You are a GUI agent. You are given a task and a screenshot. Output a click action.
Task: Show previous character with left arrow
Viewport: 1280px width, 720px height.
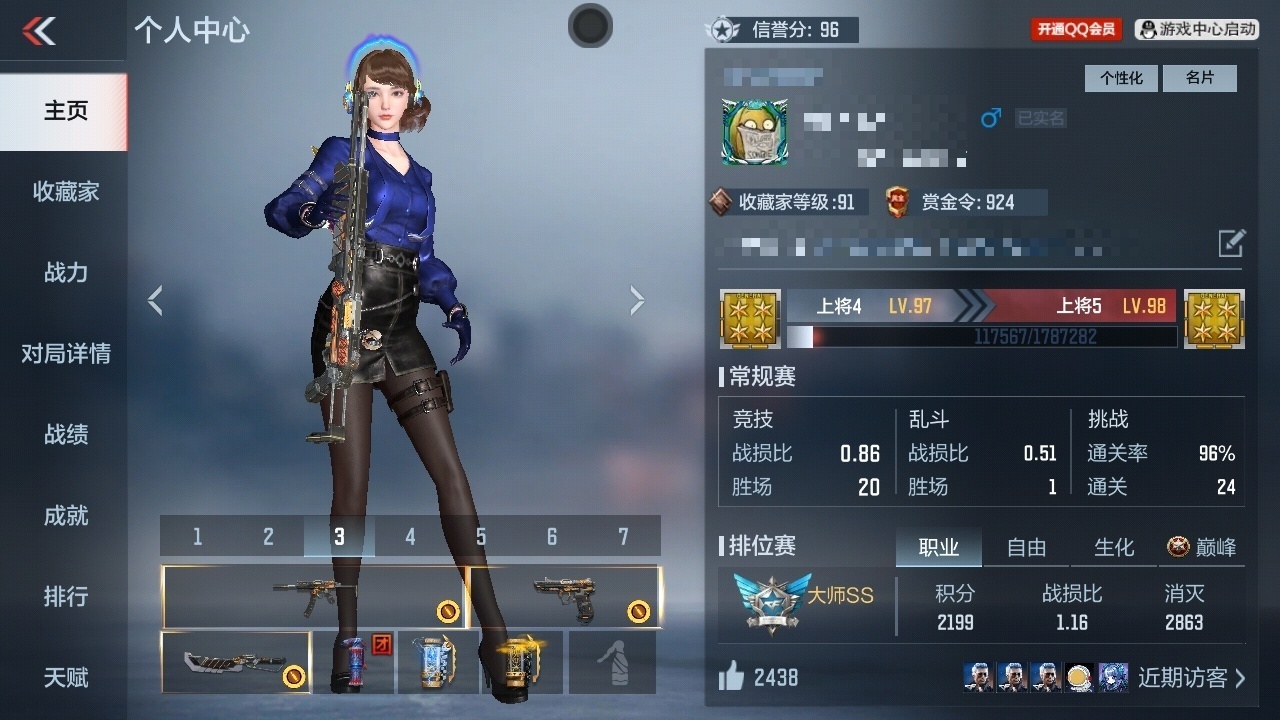tap(155, 300)
